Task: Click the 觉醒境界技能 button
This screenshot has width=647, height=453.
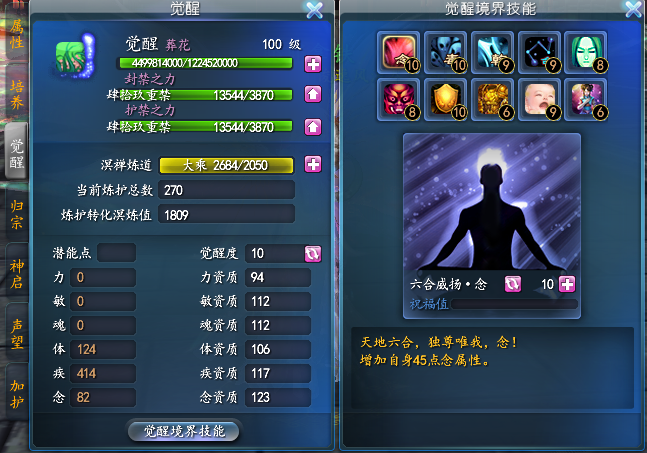Action: (x=184, y=431)
